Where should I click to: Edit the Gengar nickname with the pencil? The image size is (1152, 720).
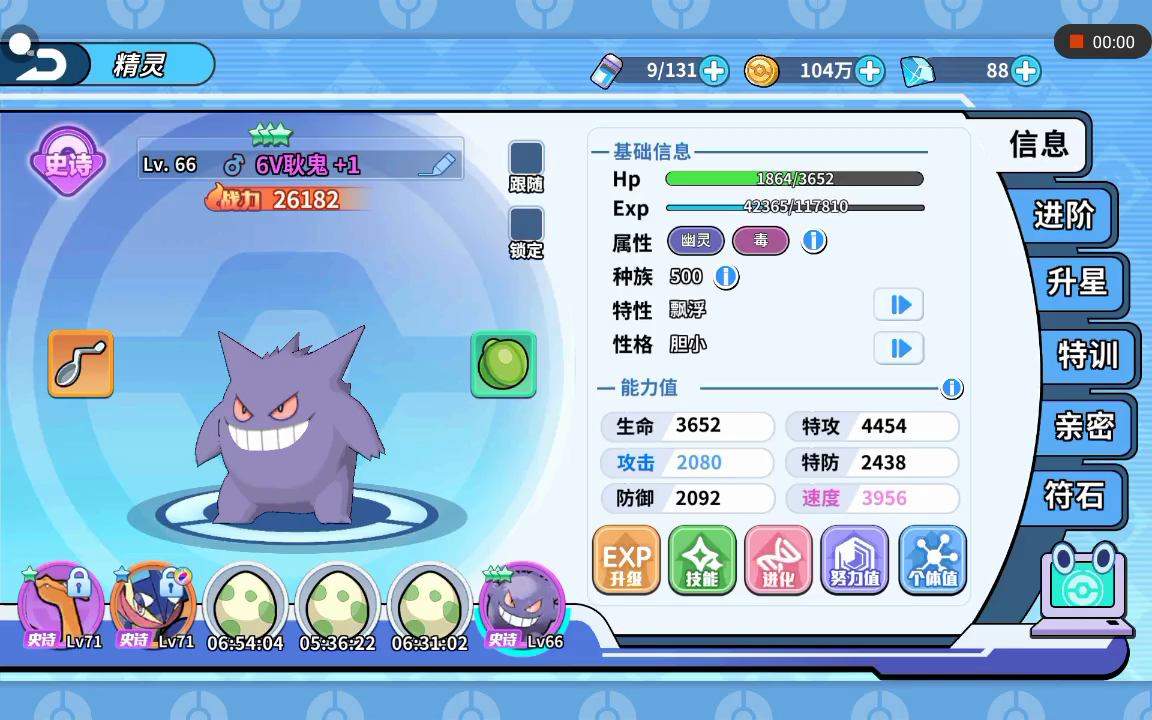point(436,165)
